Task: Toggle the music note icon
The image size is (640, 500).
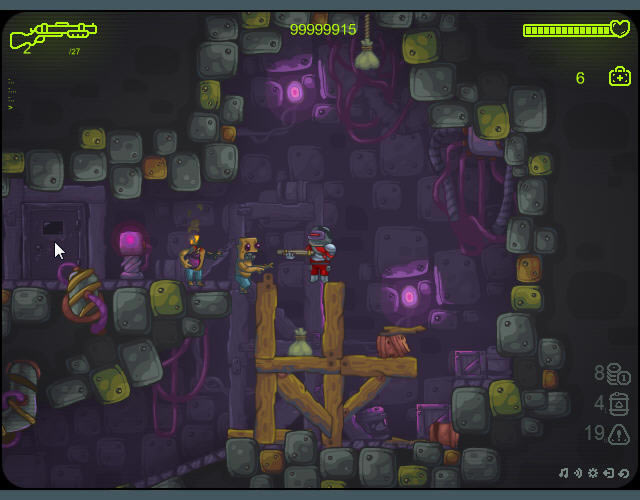Action: (563, 473)
